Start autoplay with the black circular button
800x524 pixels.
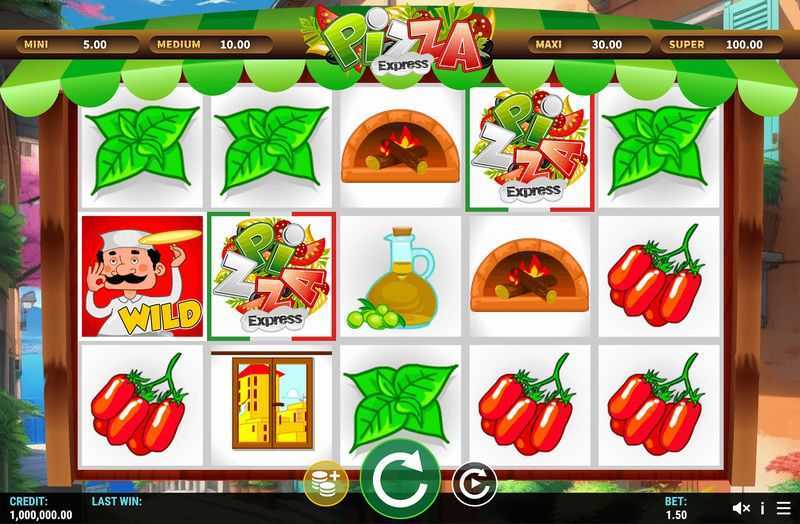coord(473,485)
